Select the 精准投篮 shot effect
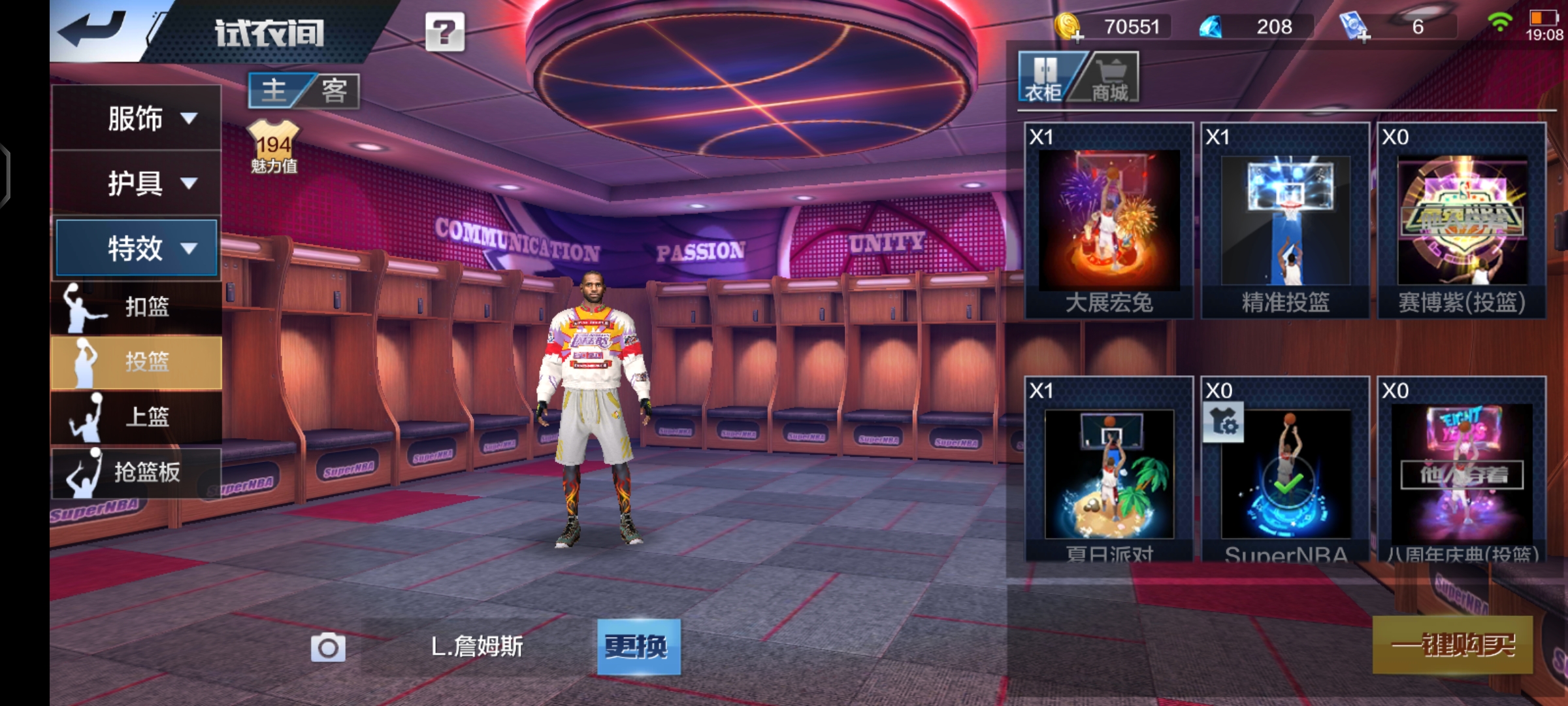 pyautogui.click(x=1285, y=220)
